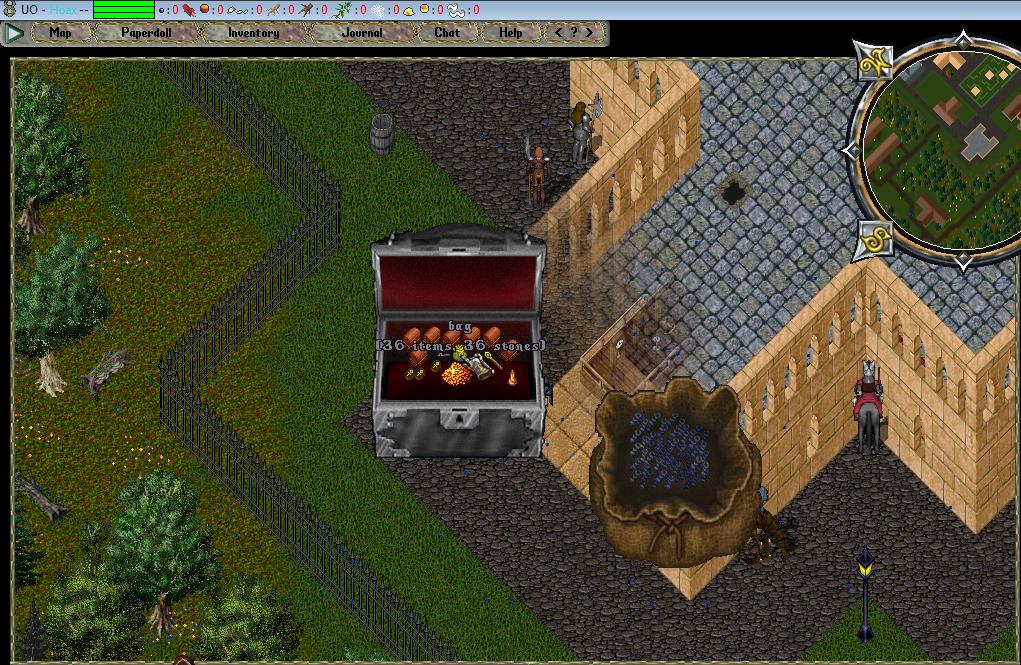Image resolution: width=1021 pixels, height=665 pixels.
Task: Select the gold coin pile in the chest
Action: pyautogui.click(x=456, y=374)
